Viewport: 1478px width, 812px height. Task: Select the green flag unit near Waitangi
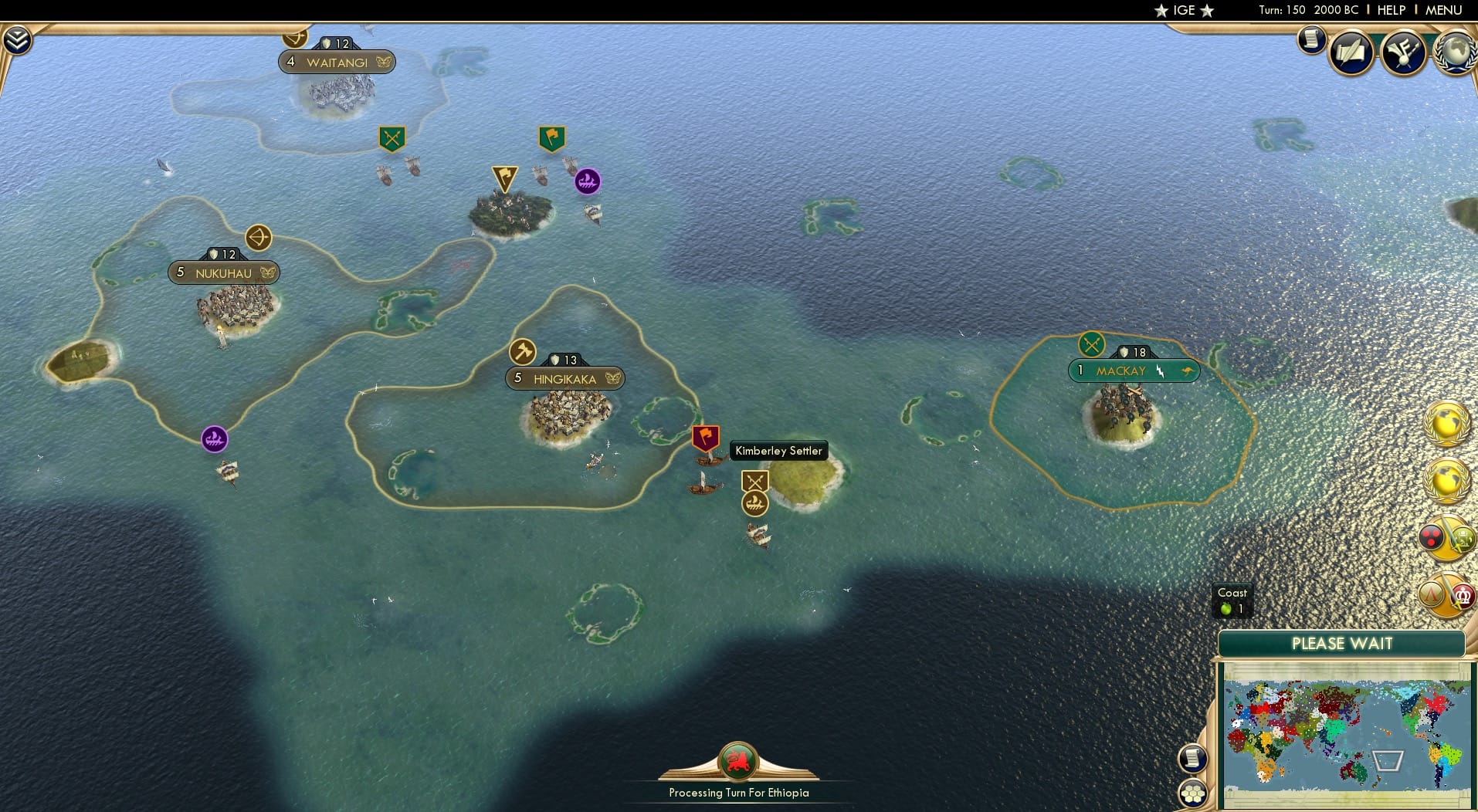[x=551, y=137]
